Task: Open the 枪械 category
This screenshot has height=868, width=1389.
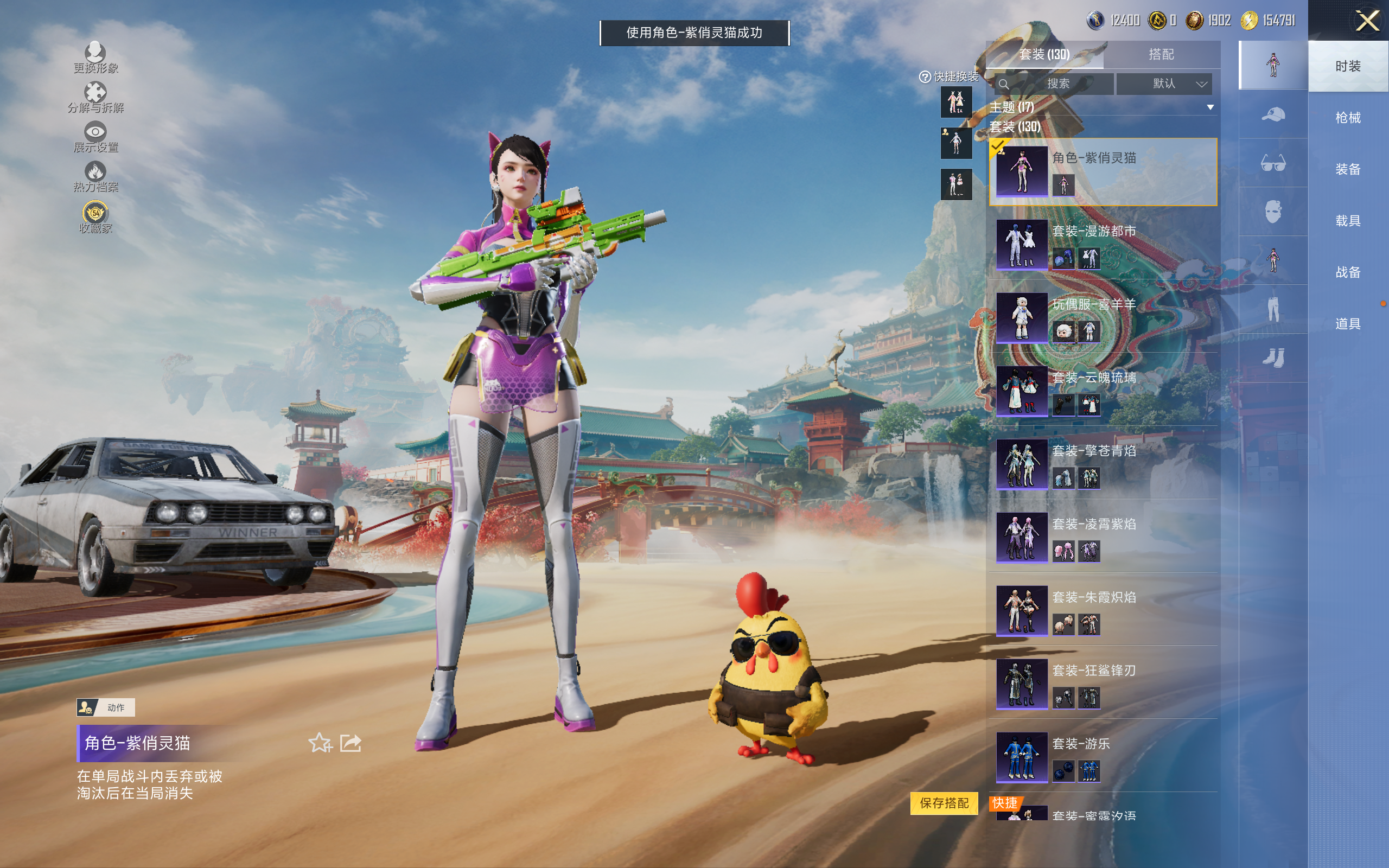Action: pos(1347,118)
